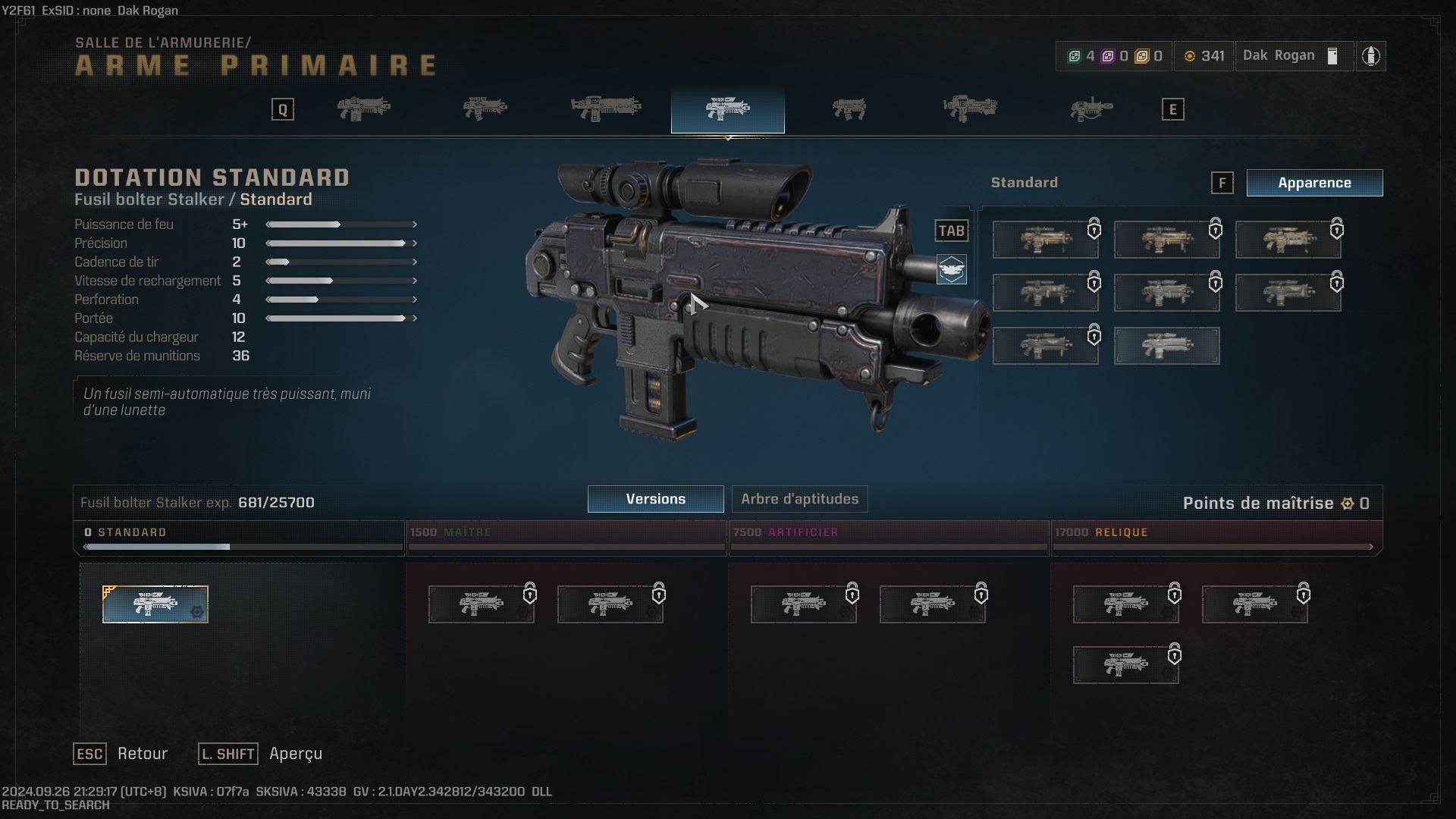Select the unlocked Standard weapon version thumbnail
This screenshot has height=819, width=1456.
pos(155,604)
